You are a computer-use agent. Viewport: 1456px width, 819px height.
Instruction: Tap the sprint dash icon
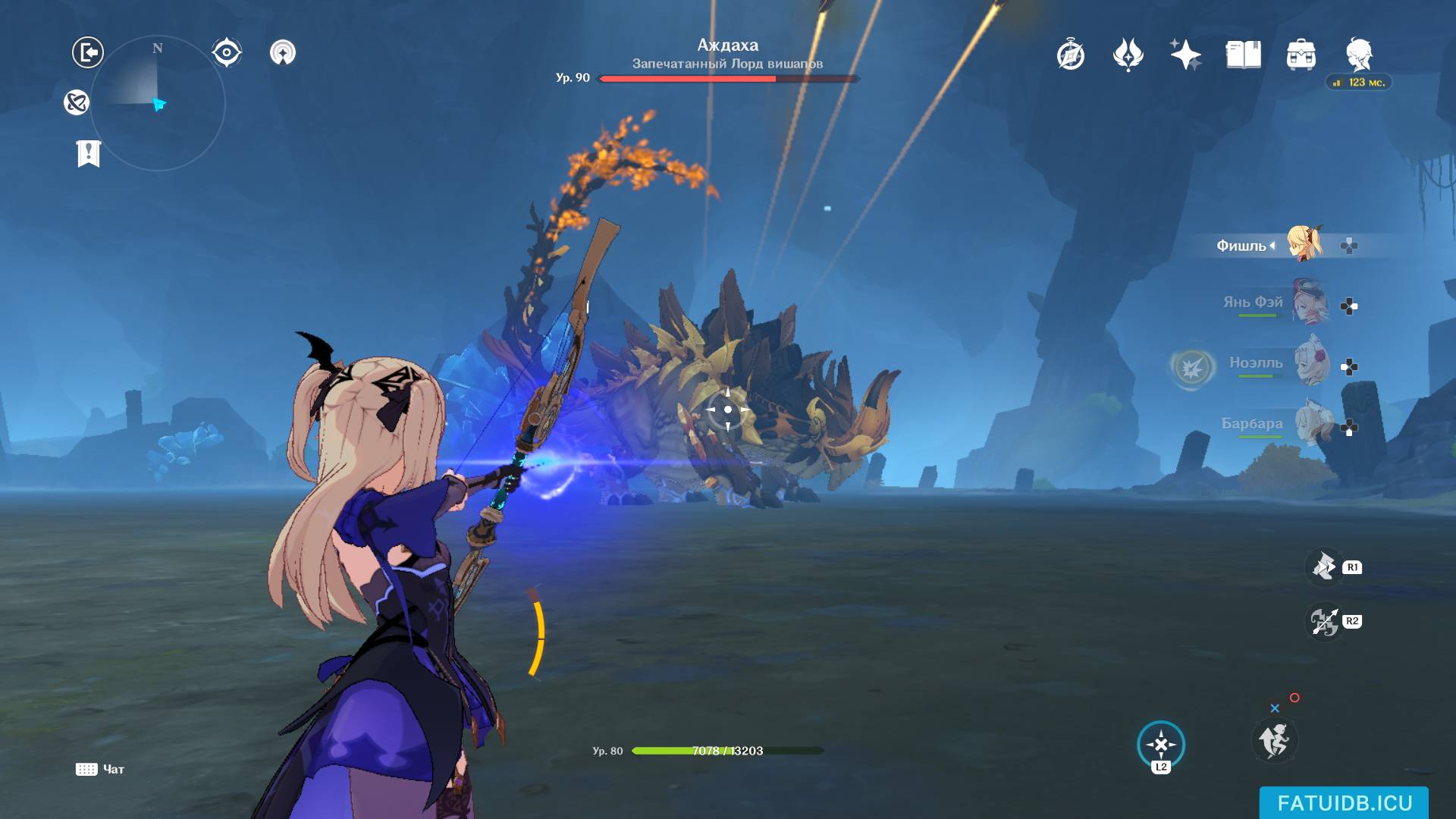(x=1274, y=740)
